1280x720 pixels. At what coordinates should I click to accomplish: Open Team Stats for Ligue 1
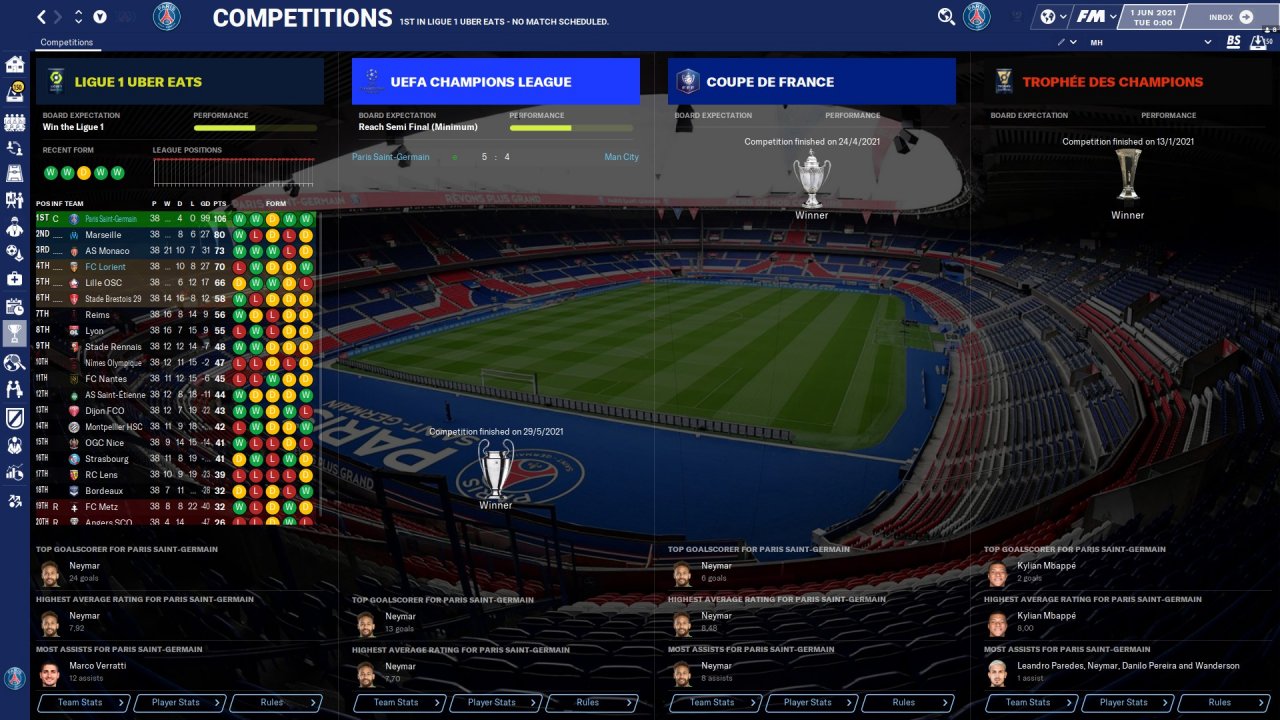[x=84, y=703]
